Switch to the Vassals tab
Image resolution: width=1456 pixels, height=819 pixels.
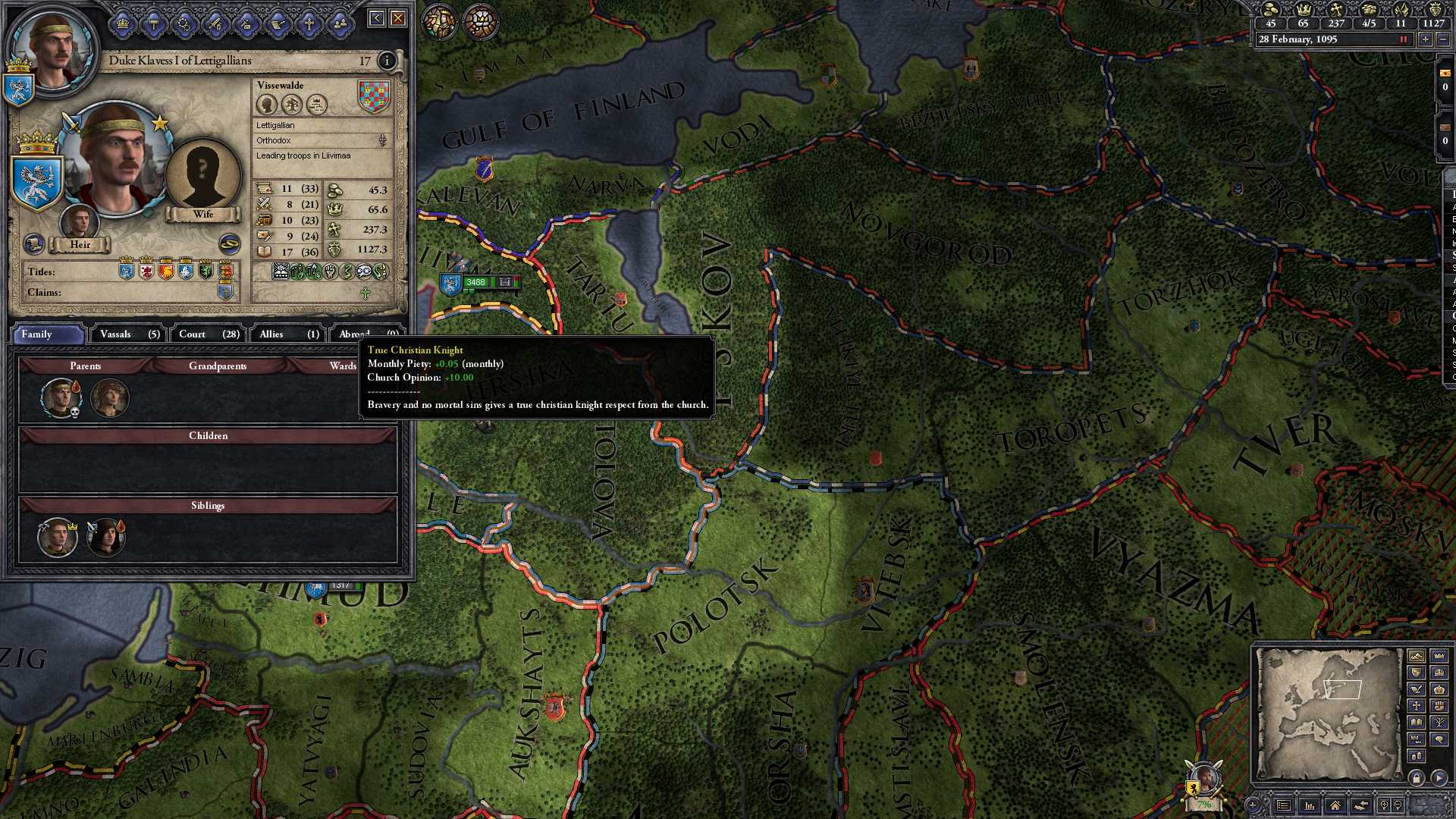pyautogui.click(x=130, y=334)
